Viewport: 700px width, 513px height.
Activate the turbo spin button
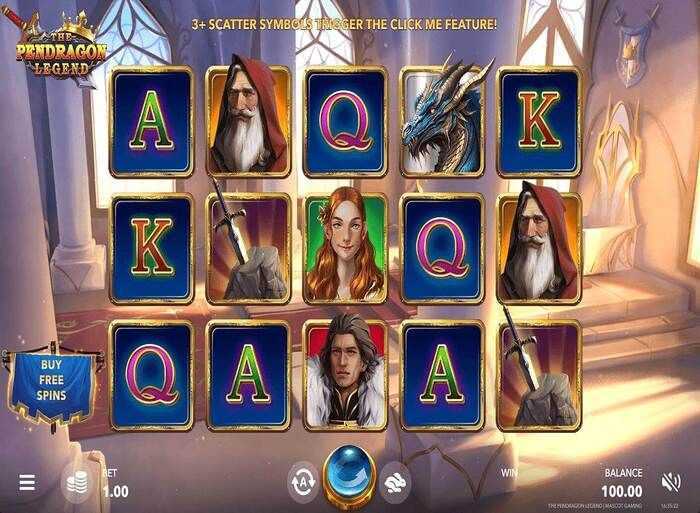397,479
